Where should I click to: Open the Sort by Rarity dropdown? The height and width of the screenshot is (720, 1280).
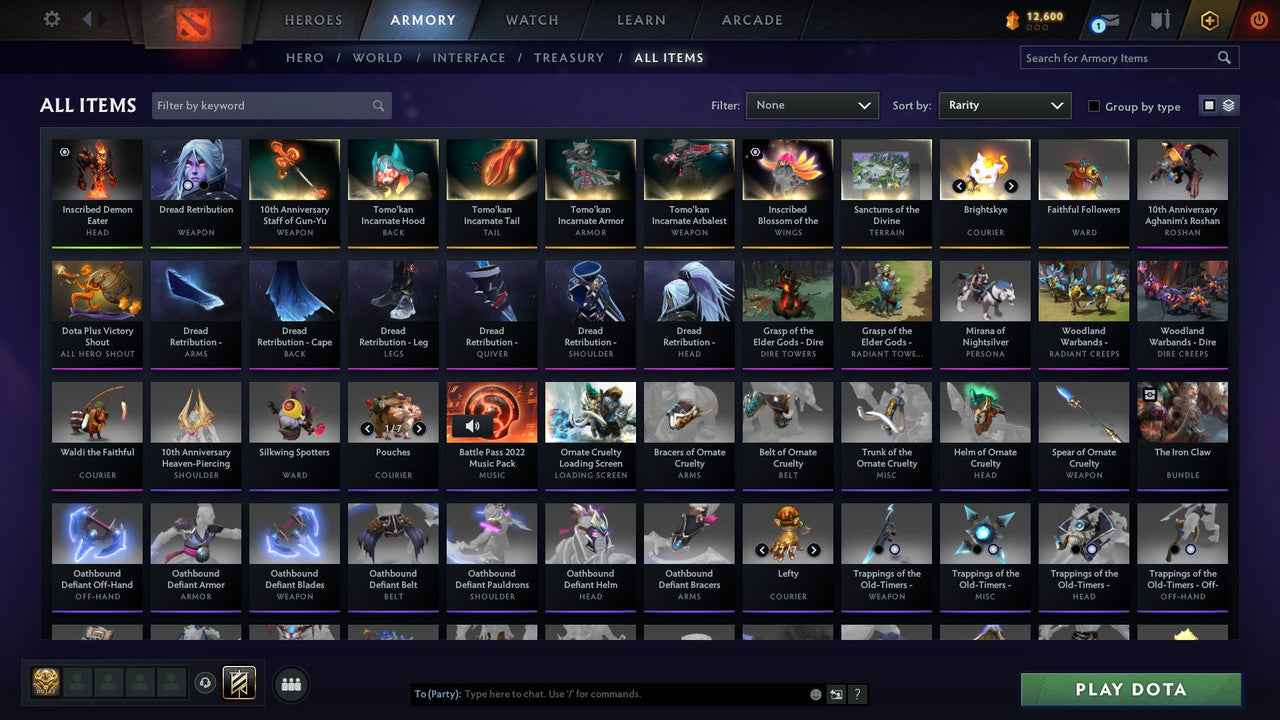(1004, 105)
